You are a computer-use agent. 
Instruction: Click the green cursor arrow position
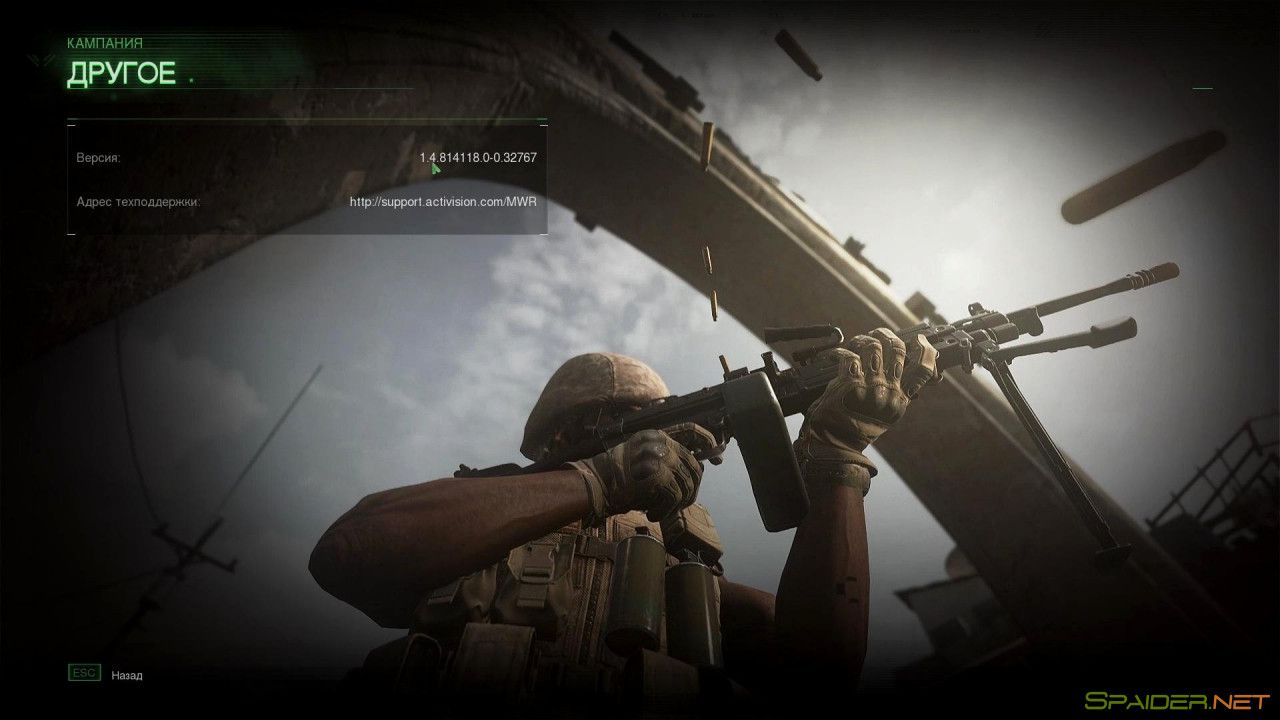click(434, 166)
